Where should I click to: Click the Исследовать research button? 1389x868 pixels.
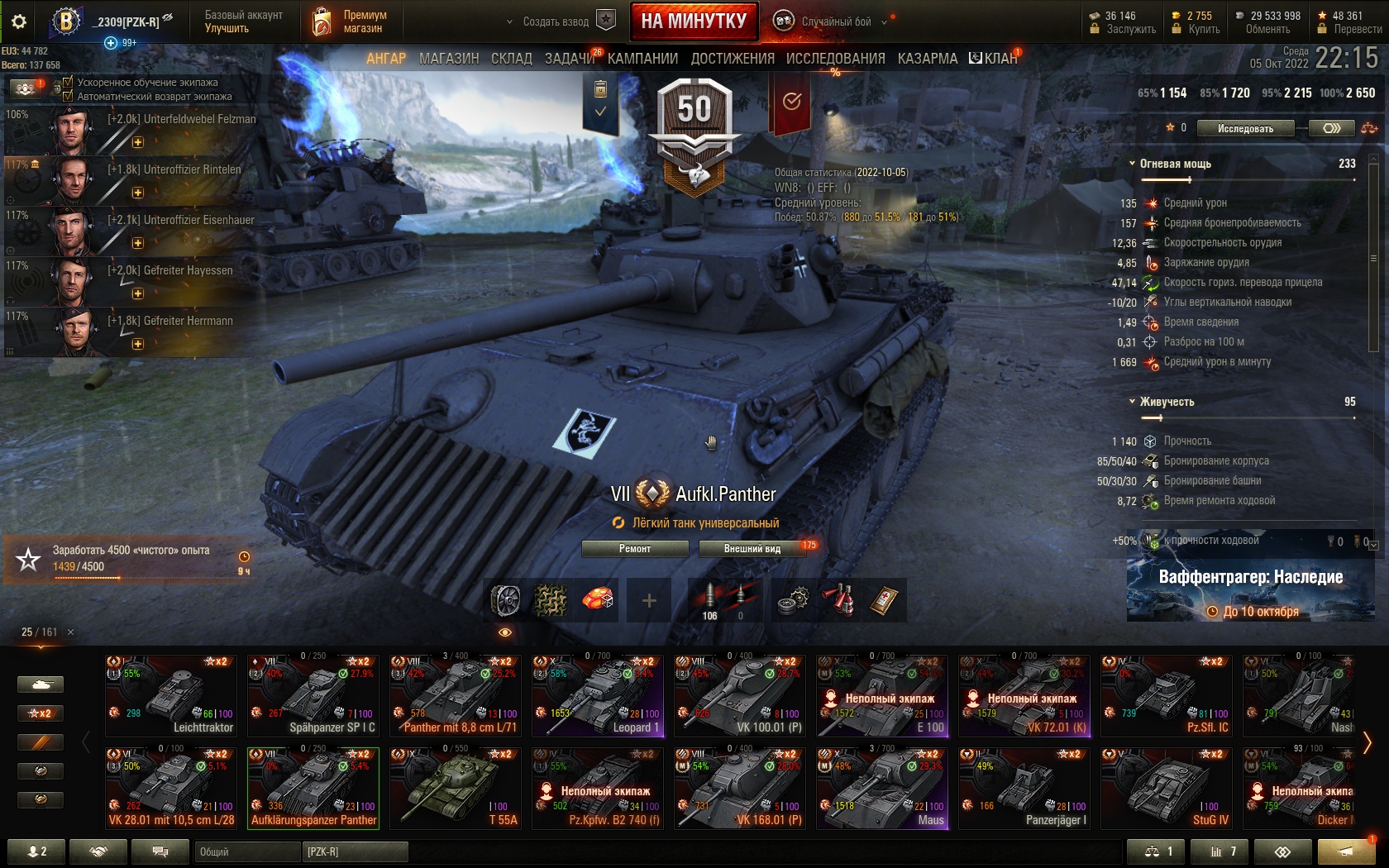1245,128
